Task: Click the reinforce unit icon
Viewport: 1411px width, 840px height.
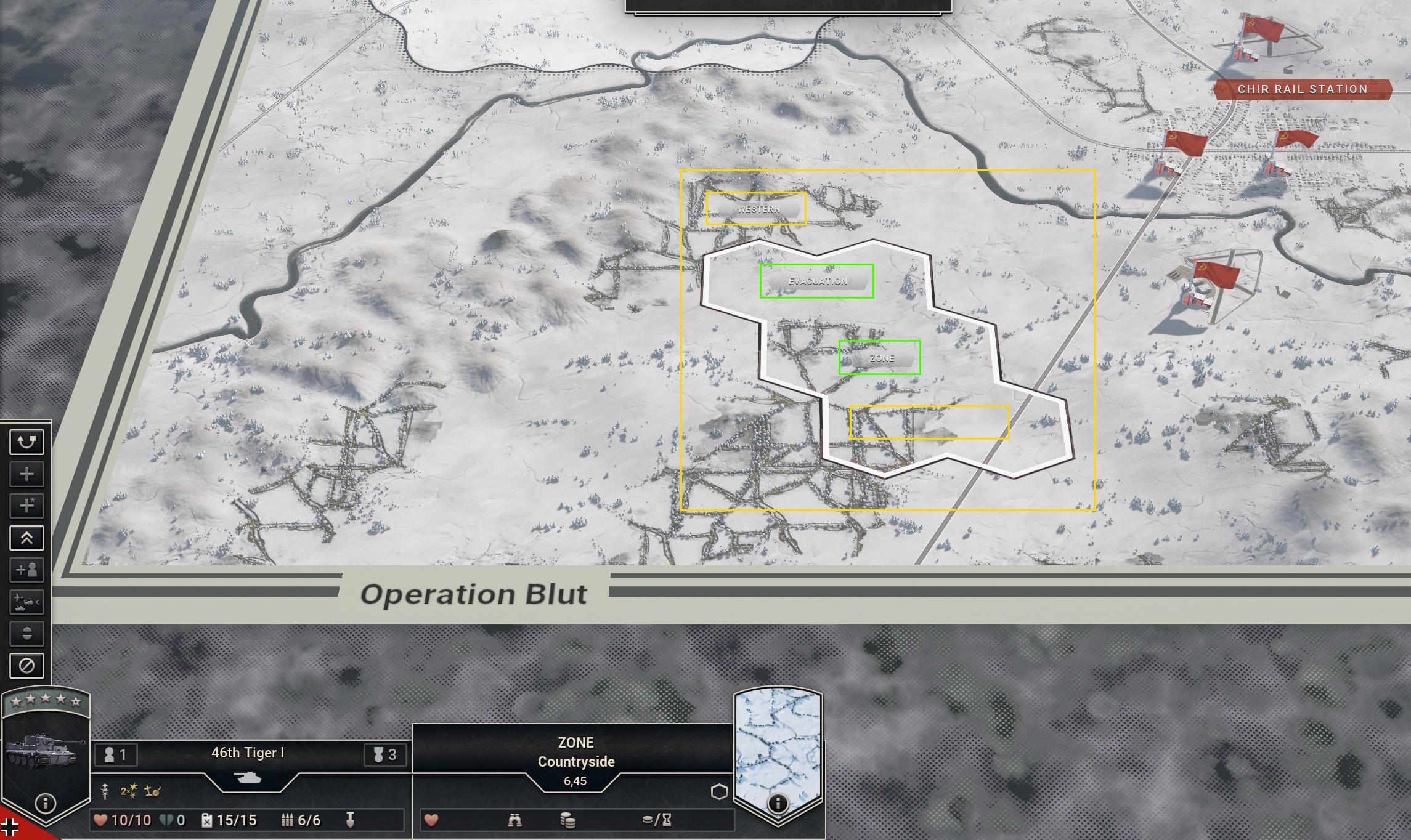Action: [26, 474]
